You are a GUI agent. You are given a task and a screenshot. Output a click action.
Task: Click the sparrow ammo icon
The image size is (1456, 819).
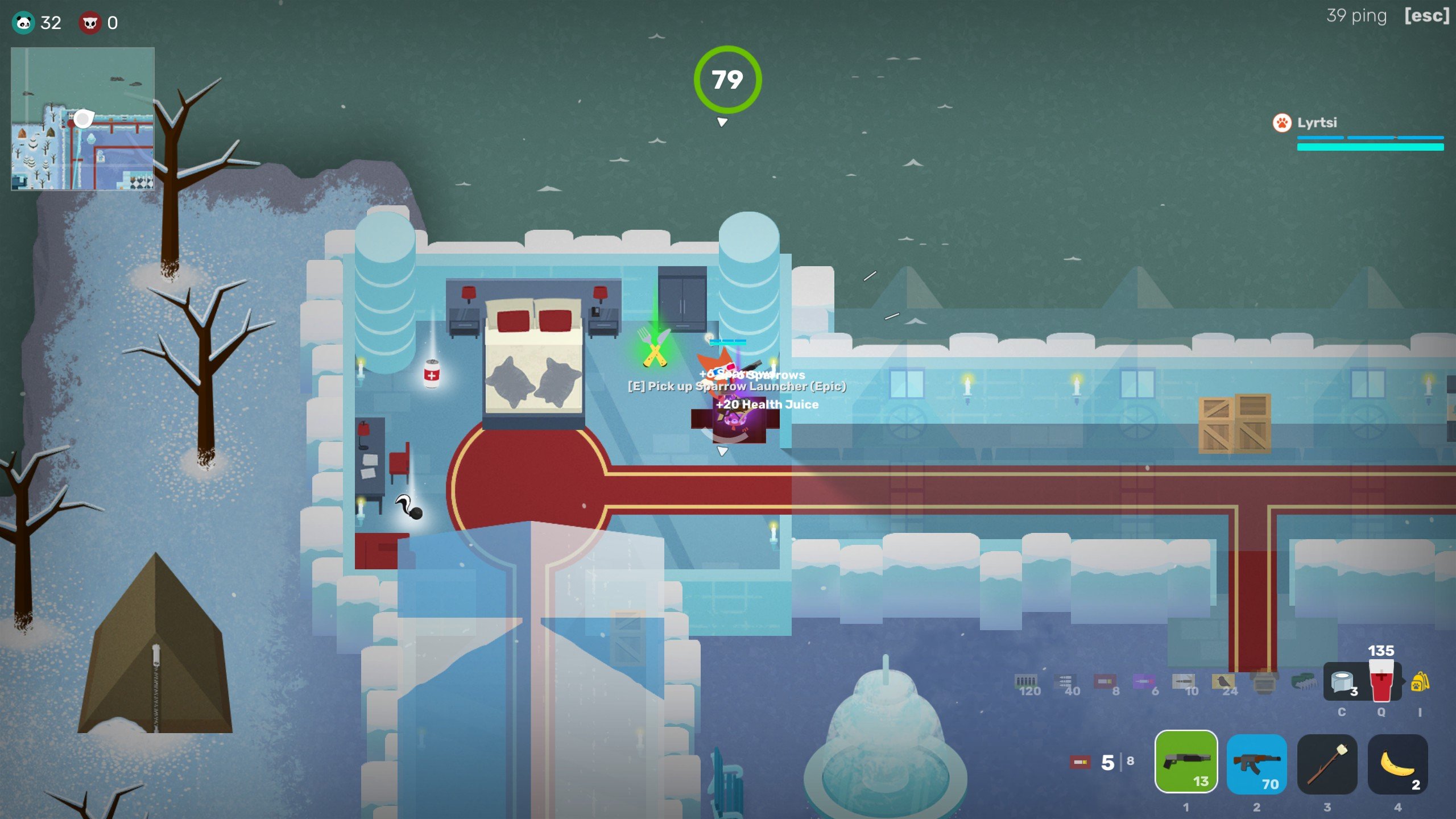pos(1223,682)
